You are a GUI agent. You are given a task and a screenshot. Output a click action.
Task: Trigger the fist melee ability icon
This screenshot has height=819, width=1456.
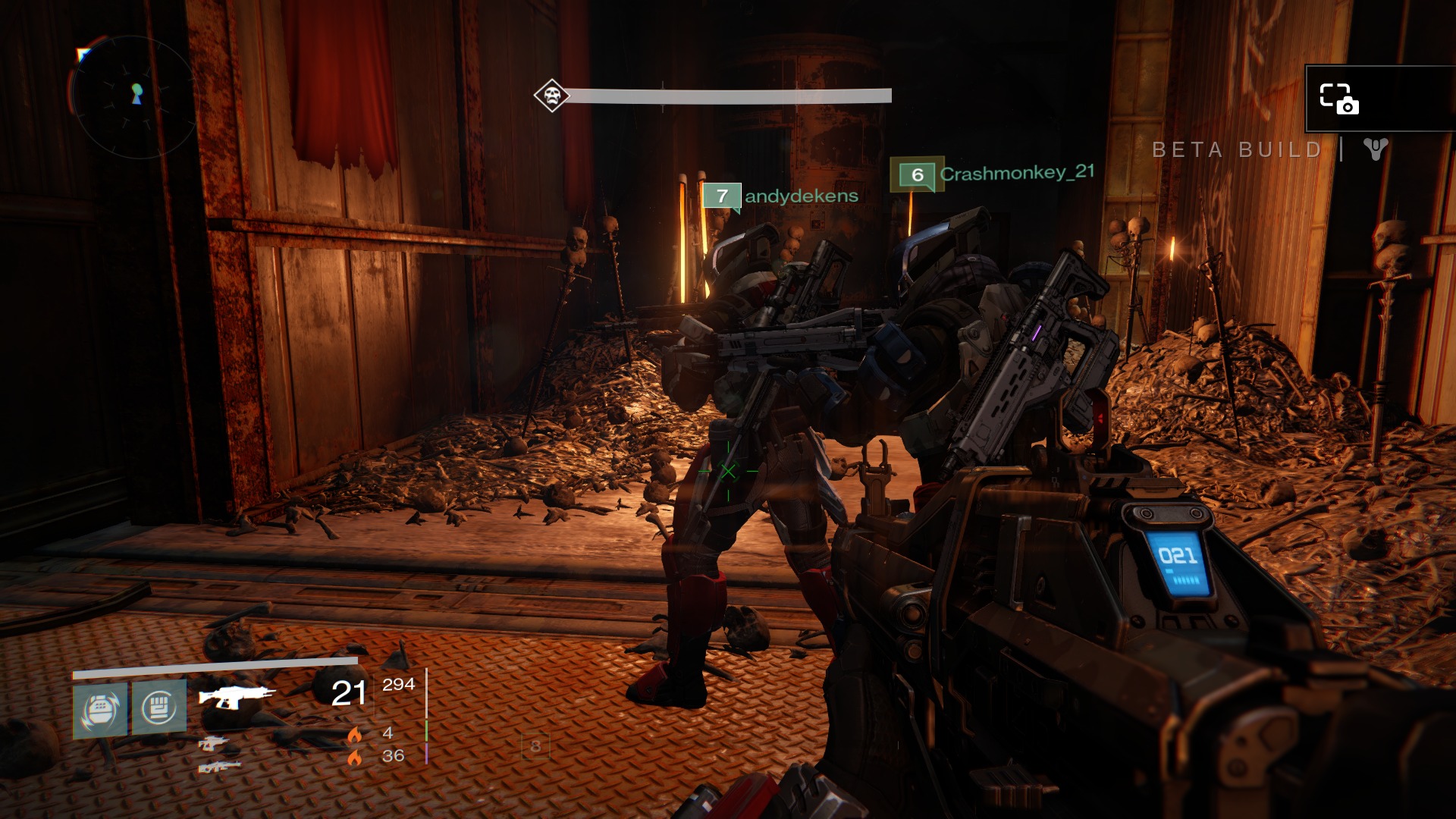(x=158, y=708)
